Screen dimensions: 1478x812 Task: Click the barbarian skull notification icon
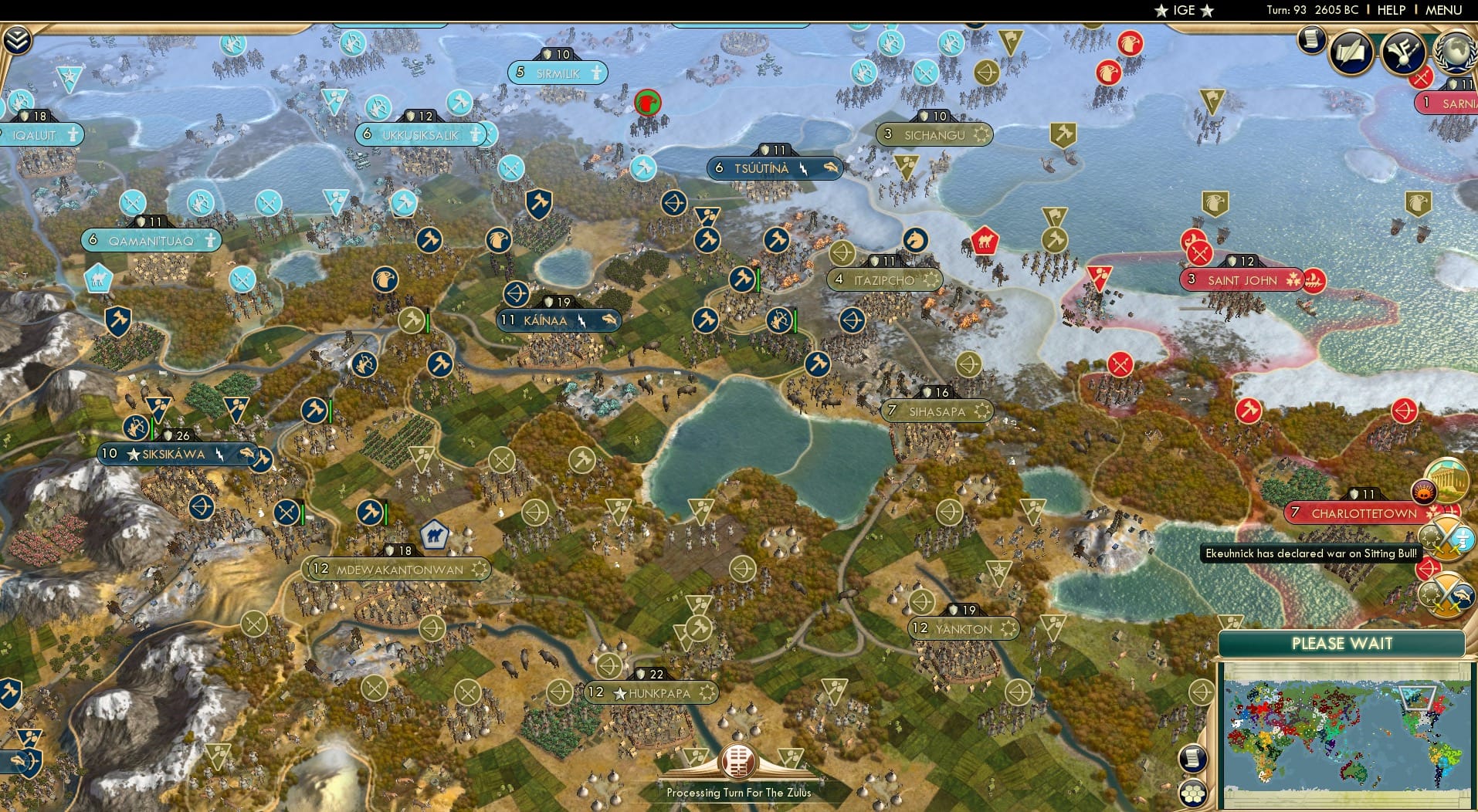pos(1423,492)
